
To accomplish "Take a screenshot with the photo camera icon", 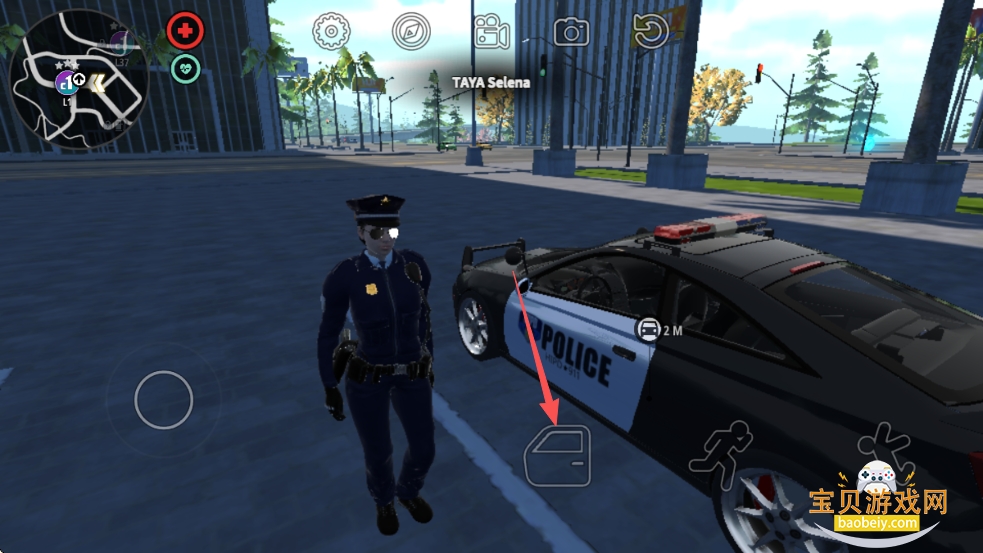I will (x=571, y=32).
